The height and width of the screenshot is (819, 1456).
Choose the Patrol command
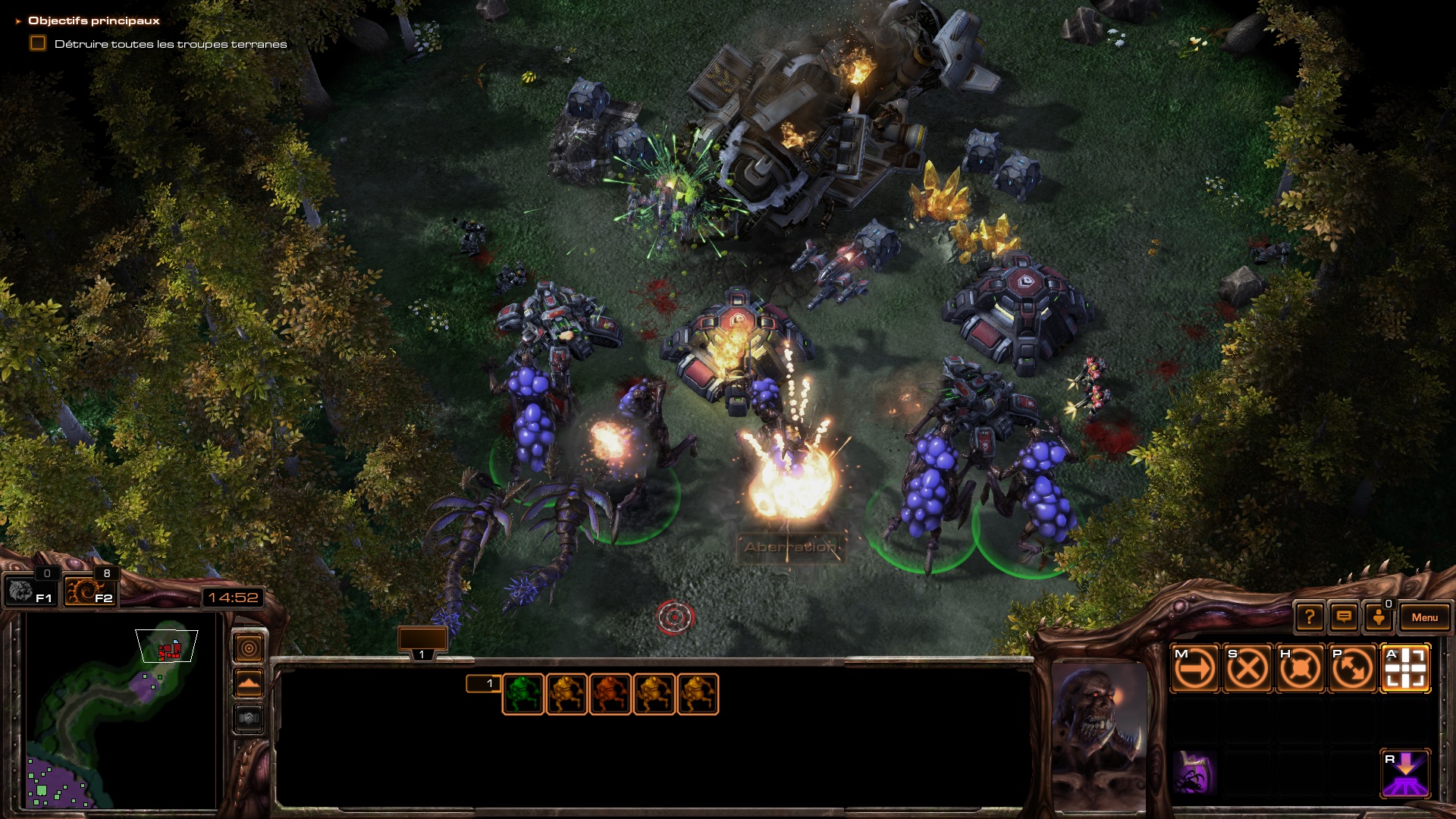(1353, 669)
